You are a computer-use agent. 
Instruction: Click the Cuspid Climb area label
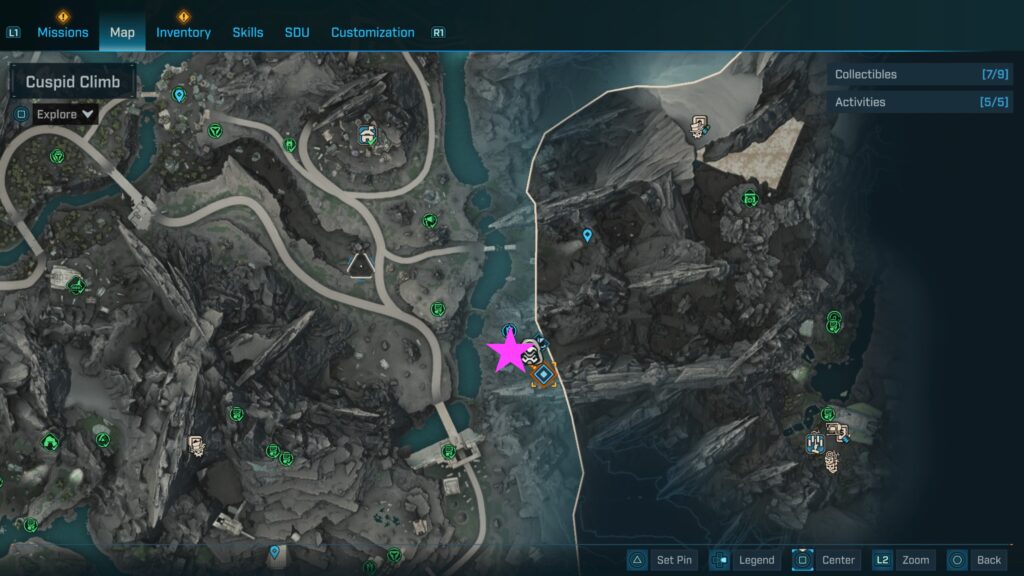[x=73, y=82]
